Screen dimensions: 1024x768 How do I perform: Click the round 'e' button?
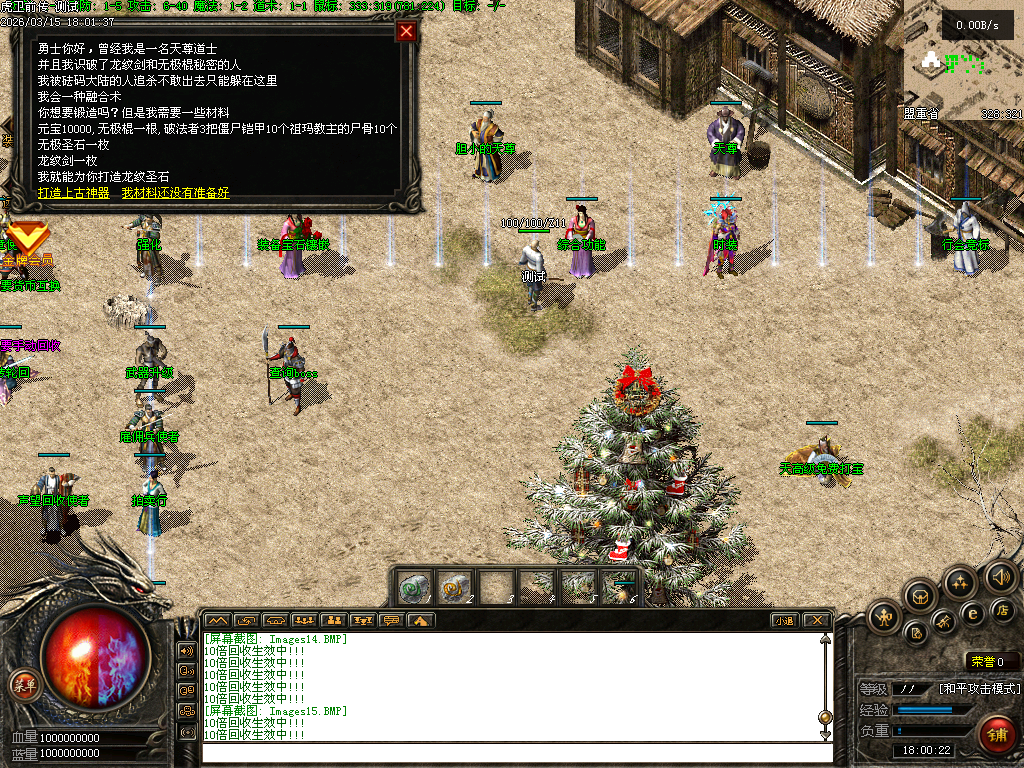coord(972,613)
